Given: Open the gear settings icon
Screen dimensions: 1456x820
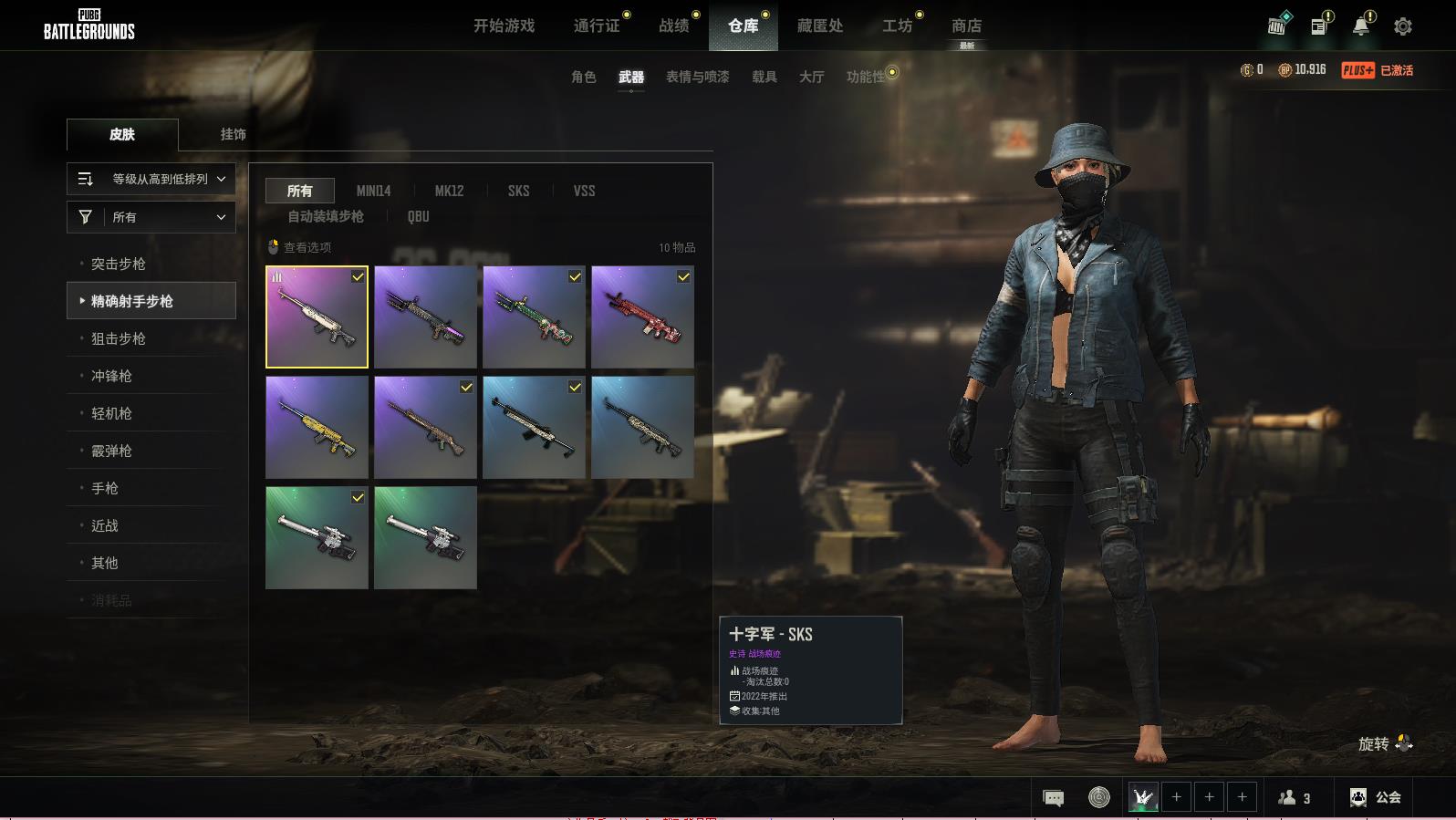Looking at the screenshot, I should (1403, 26).
